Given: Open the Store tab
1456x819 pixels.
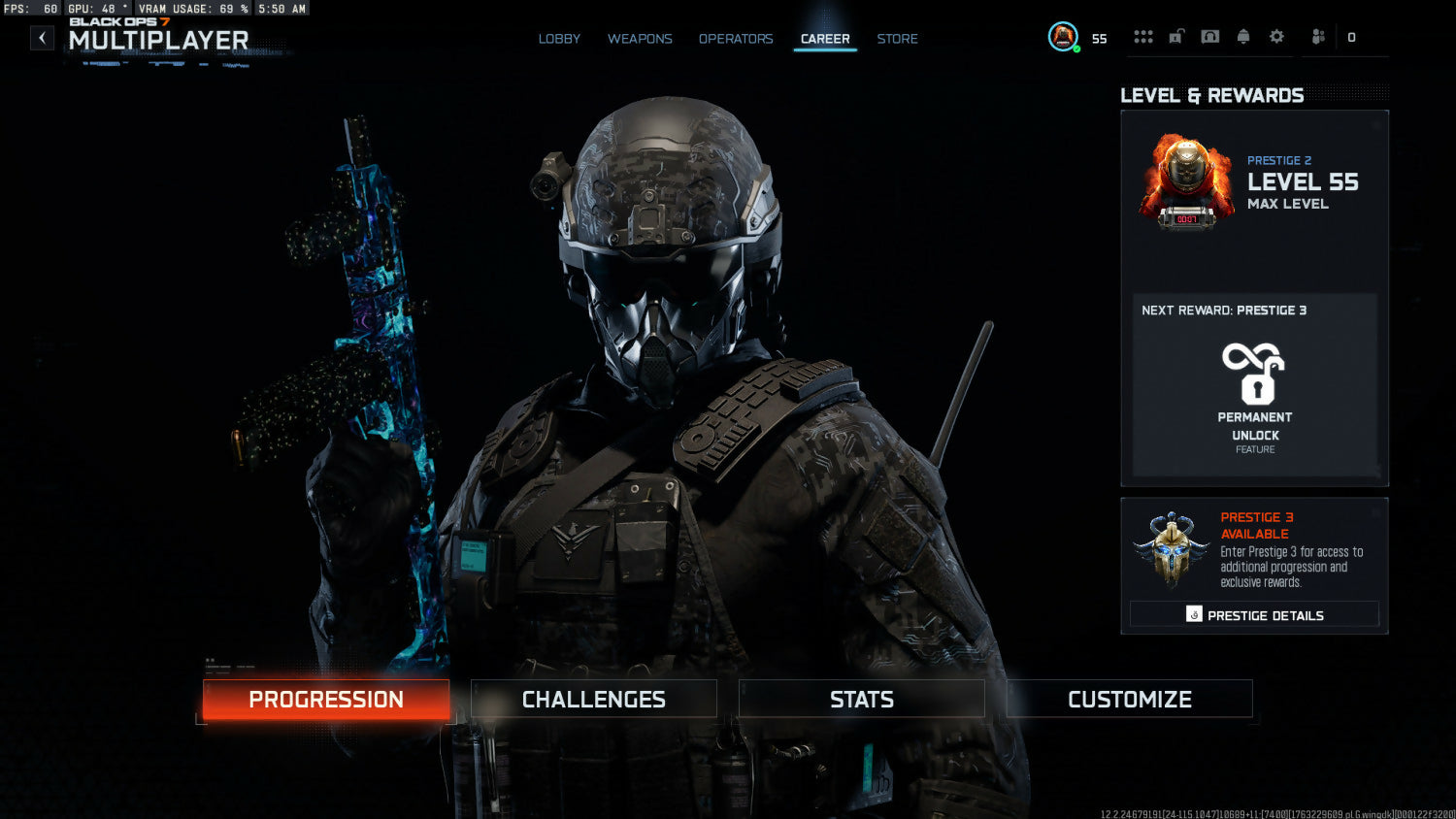Looking at the screenshot, I should [897, 39].
